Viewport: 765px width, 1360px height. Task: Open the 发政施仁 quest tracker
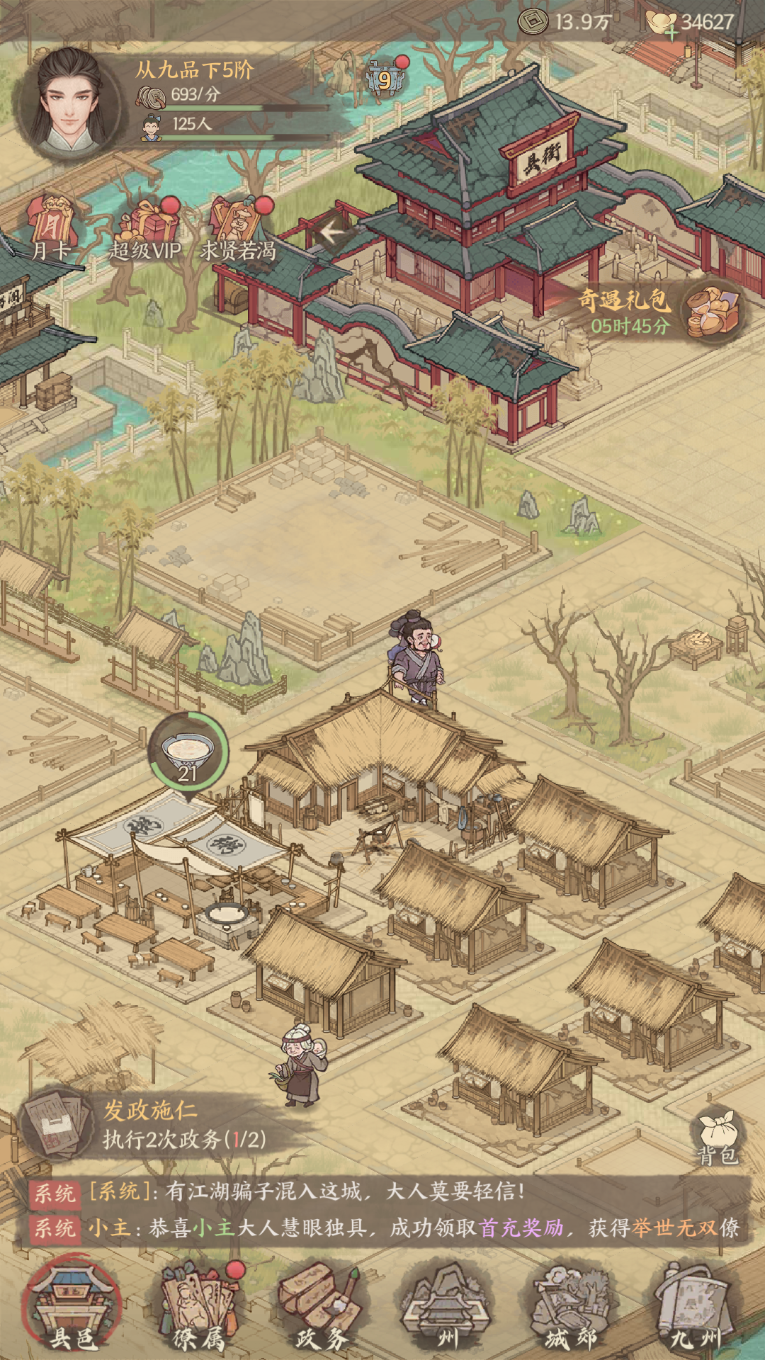(150, 1124)
